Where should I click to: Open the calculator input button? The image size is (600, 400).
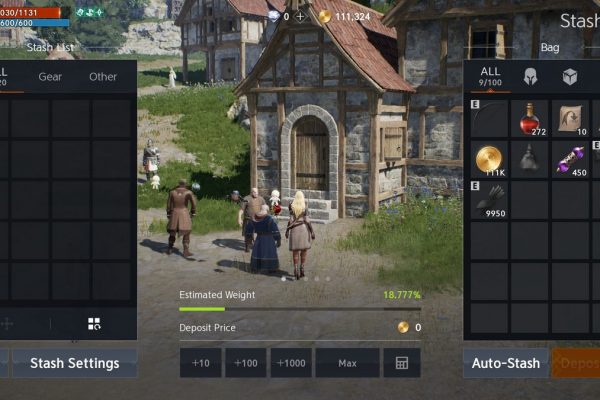pyautogui.click(x=402, y=363)
